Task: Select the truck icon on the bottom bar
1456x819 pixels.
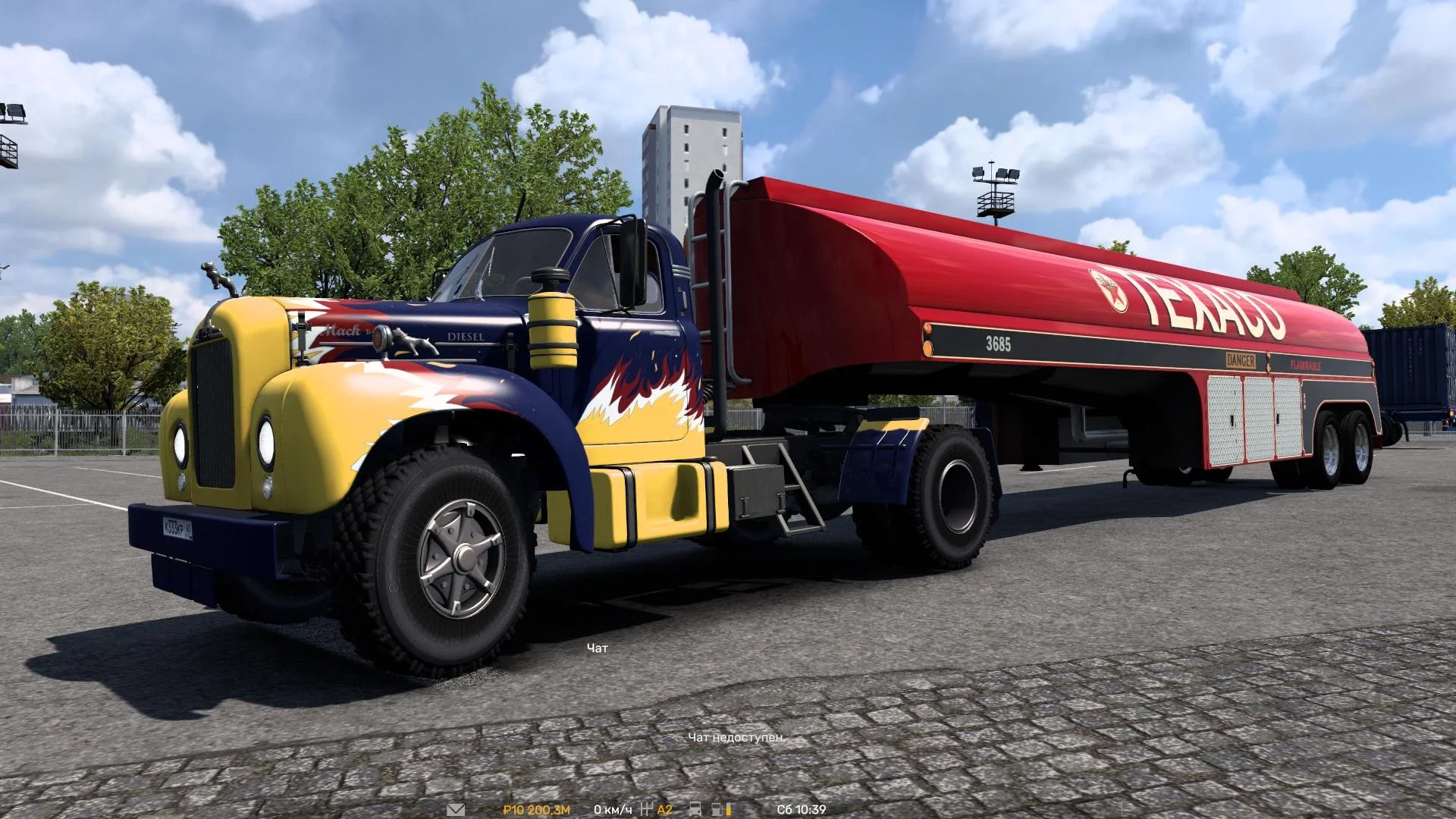Action: point(695,809)
